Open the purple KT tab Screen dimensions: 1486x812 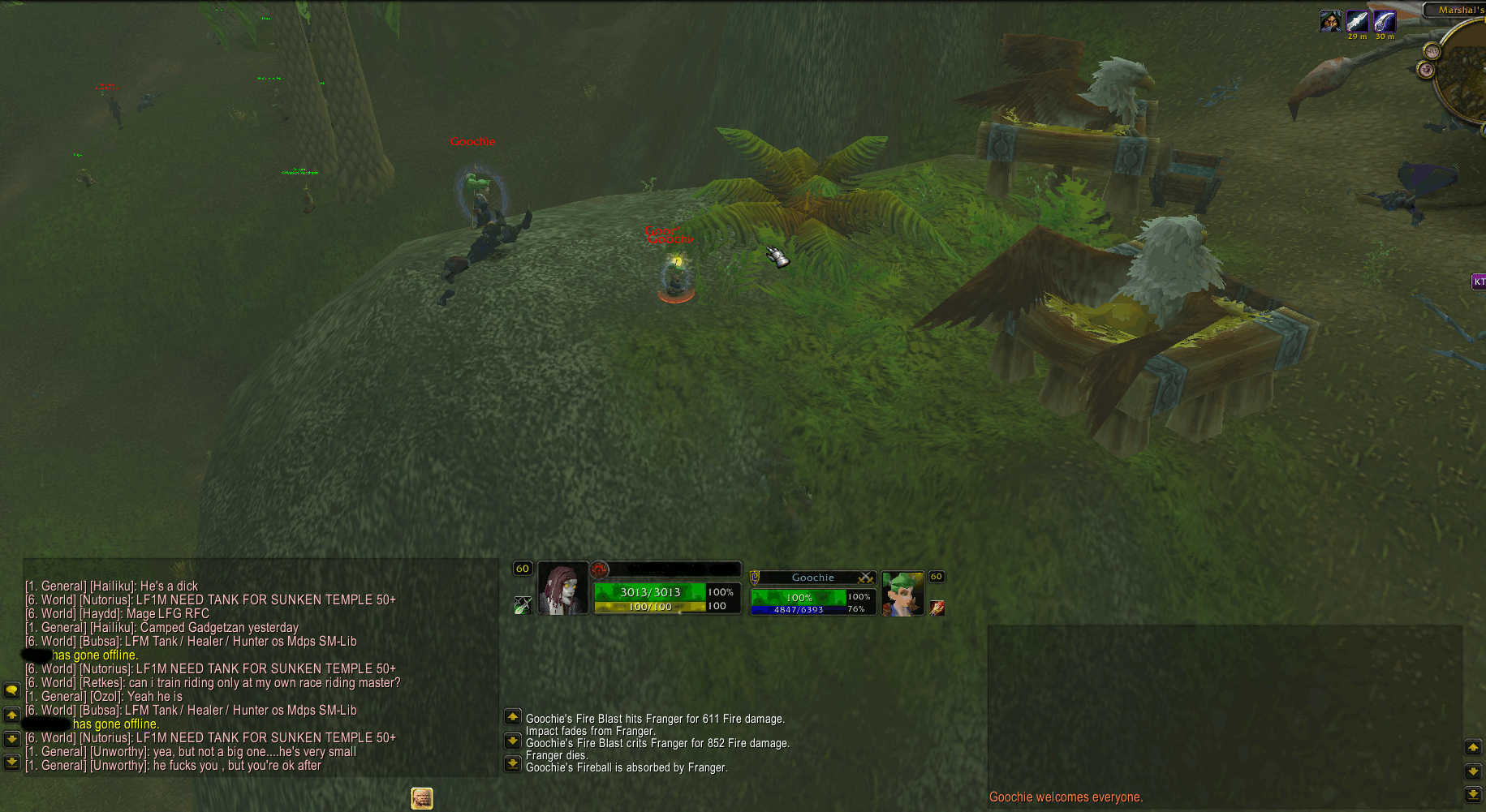click(1479, 281)
